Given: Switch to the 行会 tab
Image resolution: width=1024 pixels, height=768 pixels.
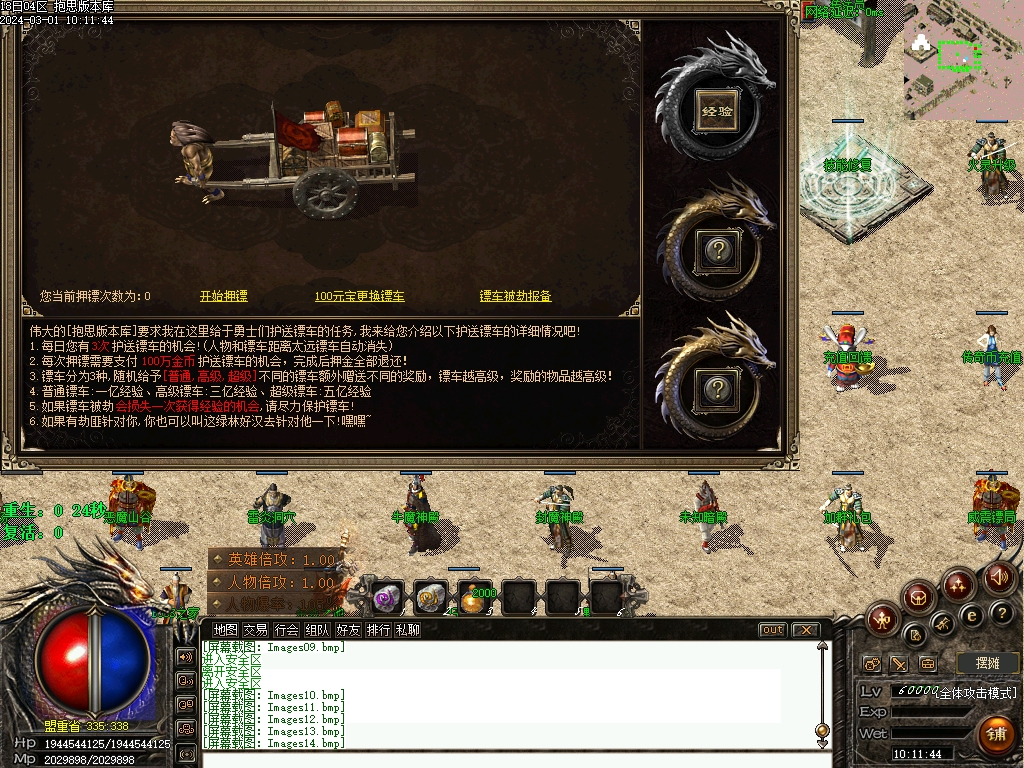Looking at the screenshot, I should click(287, 630).
